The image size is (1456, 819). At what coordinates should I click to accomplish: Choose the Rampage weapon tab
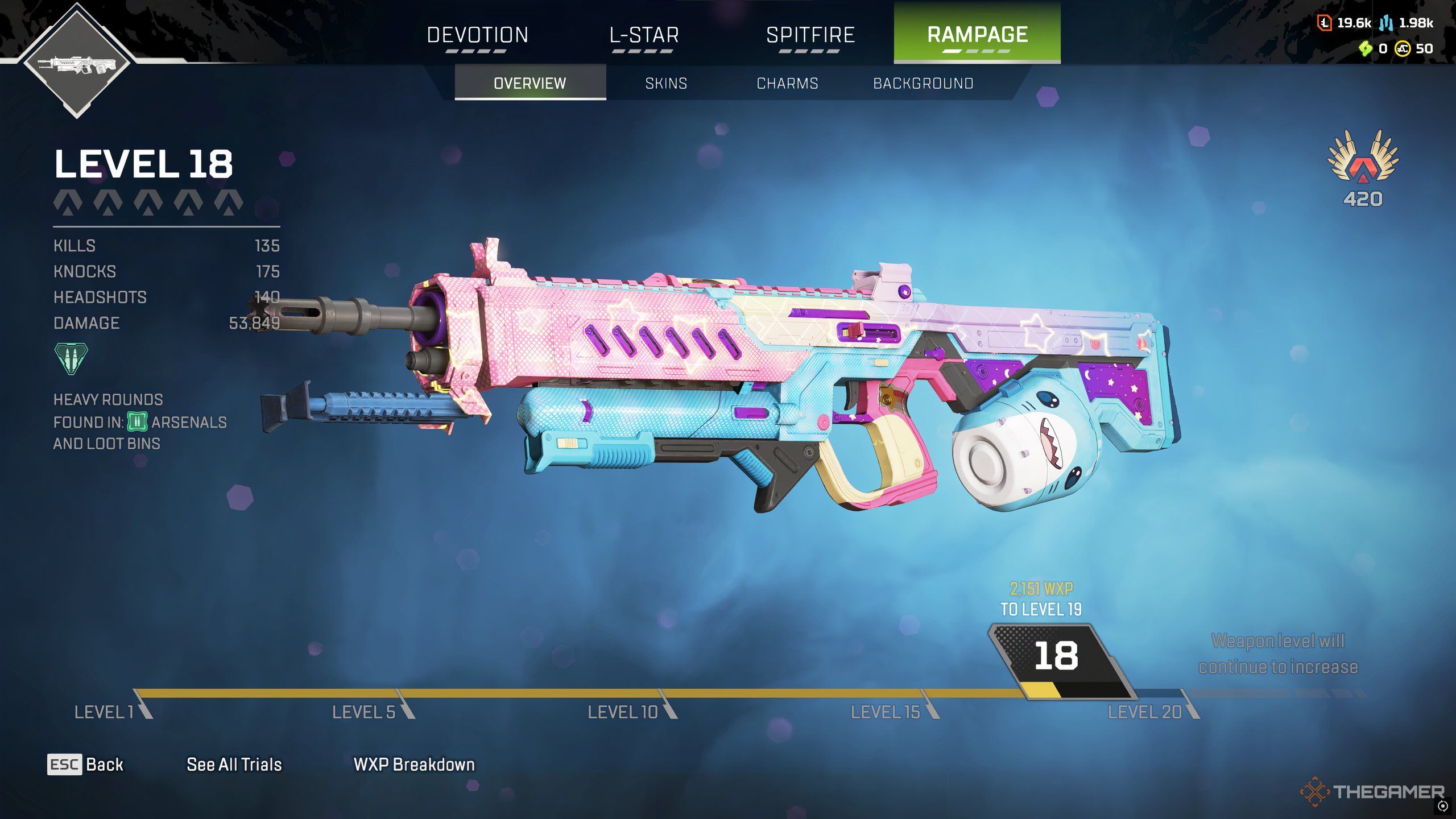[x=977, y=34]
